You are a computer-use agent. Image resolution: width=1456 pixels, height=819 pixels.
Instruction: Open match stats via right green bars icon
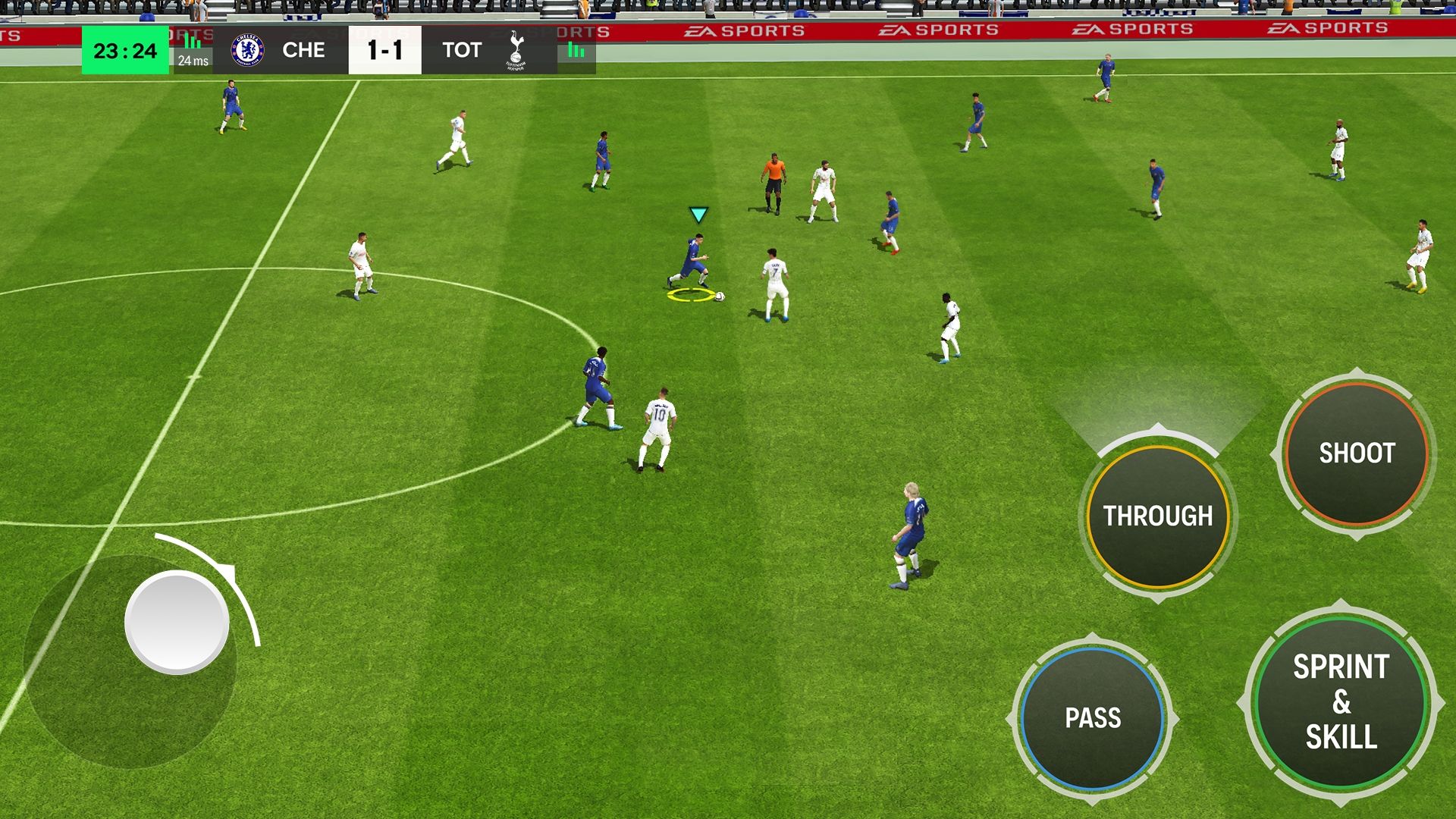(575, 50)
